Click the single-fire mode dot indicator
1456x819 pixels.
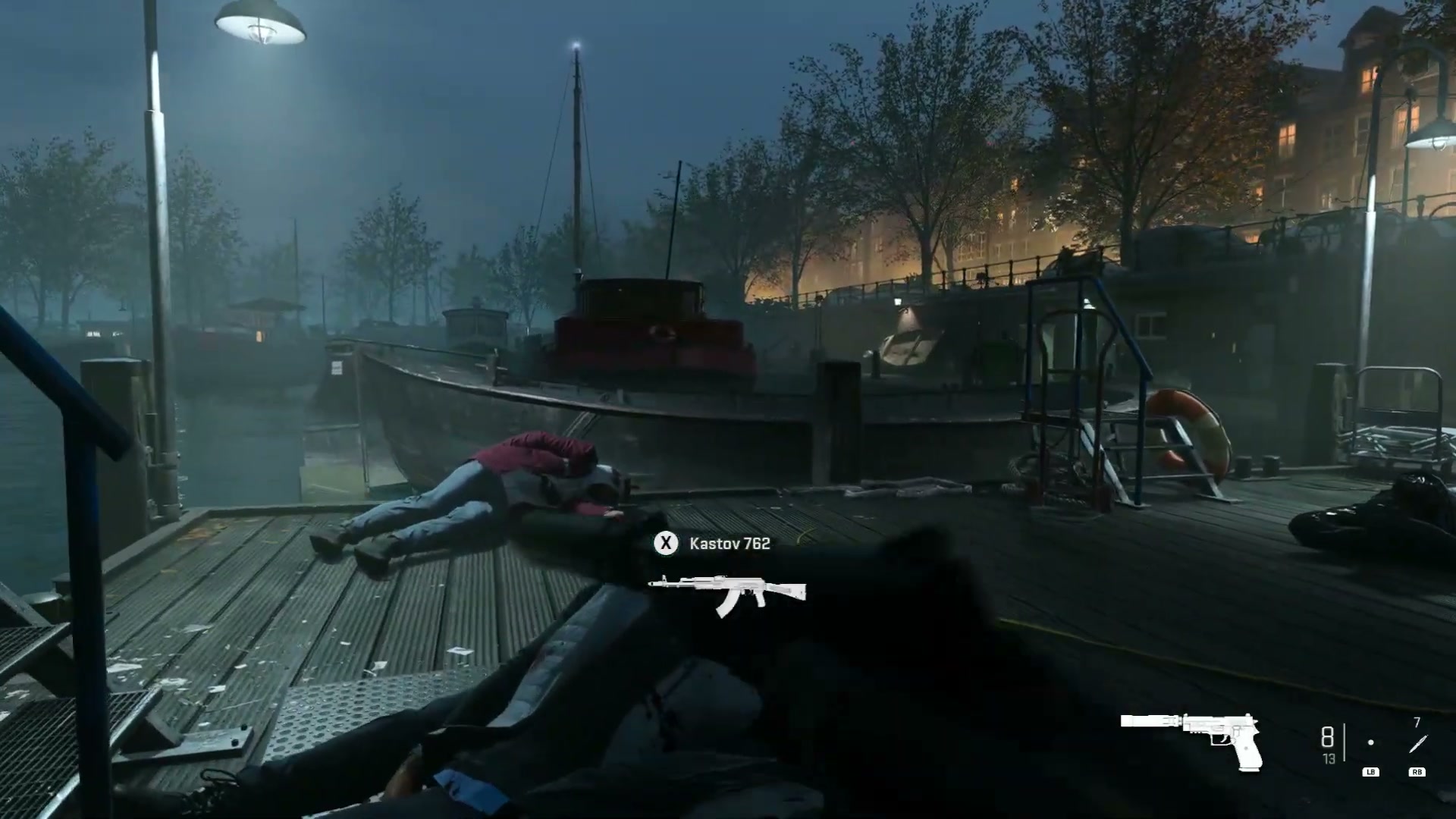[1370, 743]
